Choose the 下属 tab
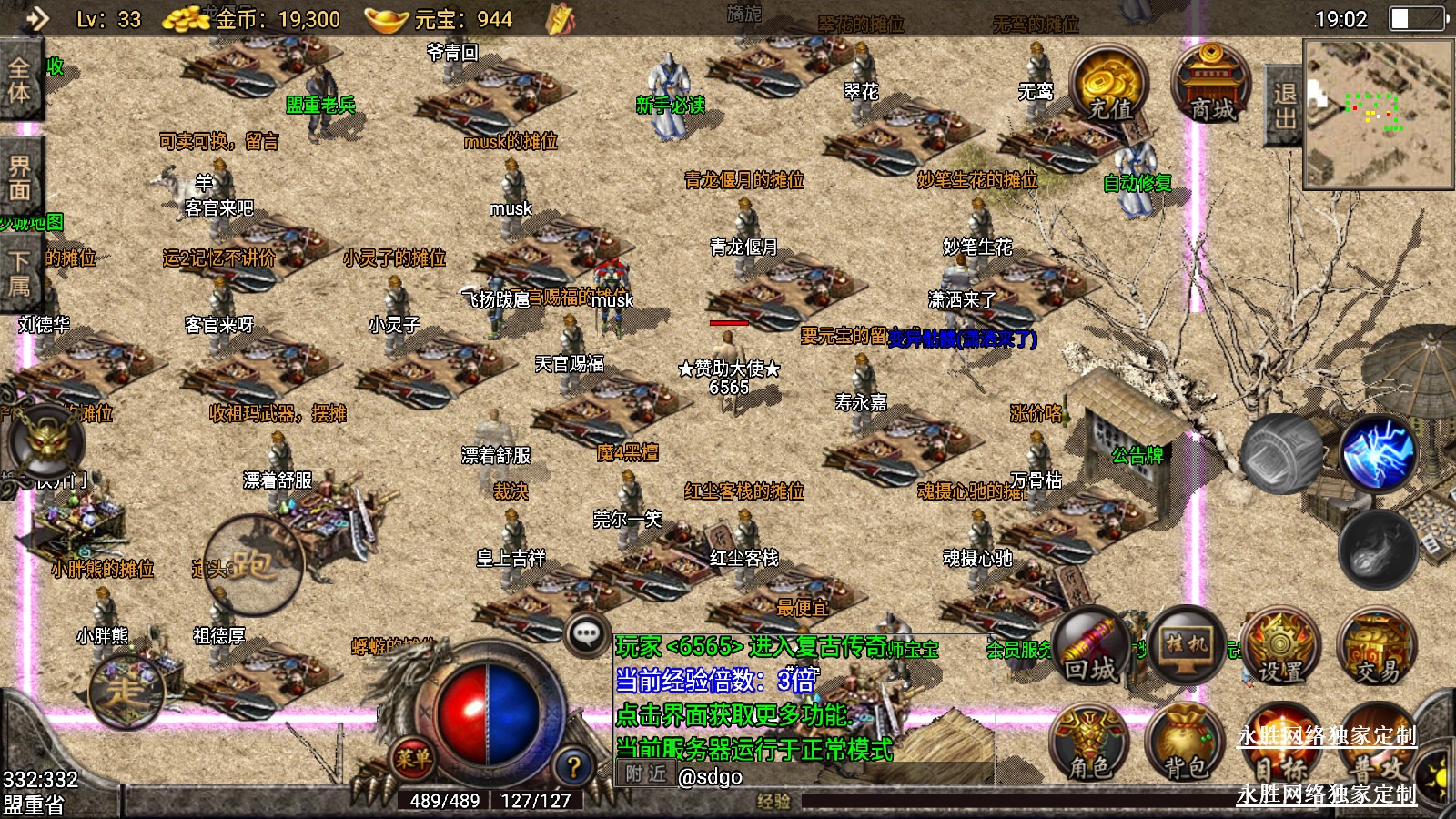The width and height of the screenshot is (1456, 819). tap(19, 274)
